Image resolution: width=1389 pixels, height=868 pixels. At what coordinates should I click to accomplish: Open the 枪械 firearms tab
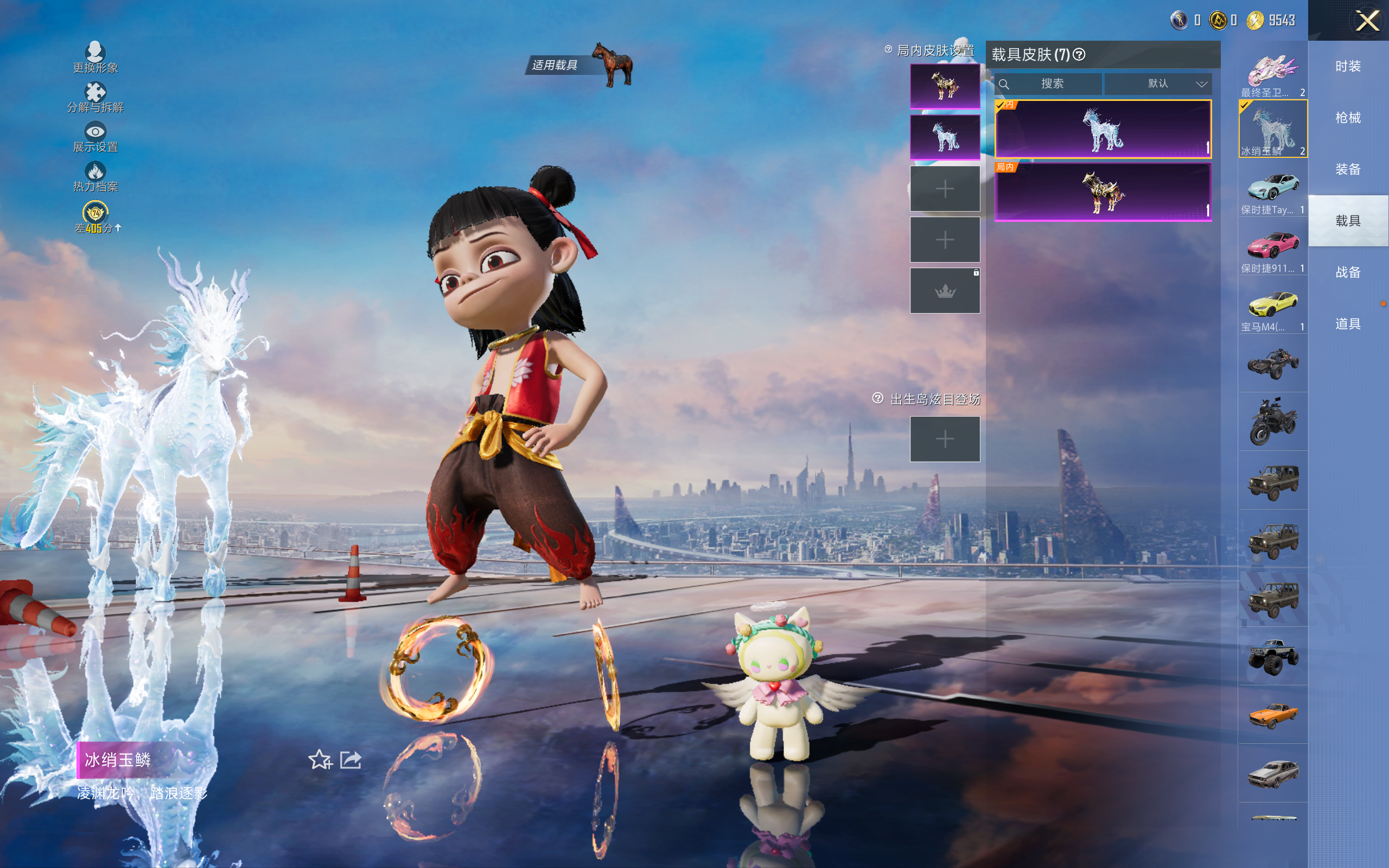[x=1348, y=118]
